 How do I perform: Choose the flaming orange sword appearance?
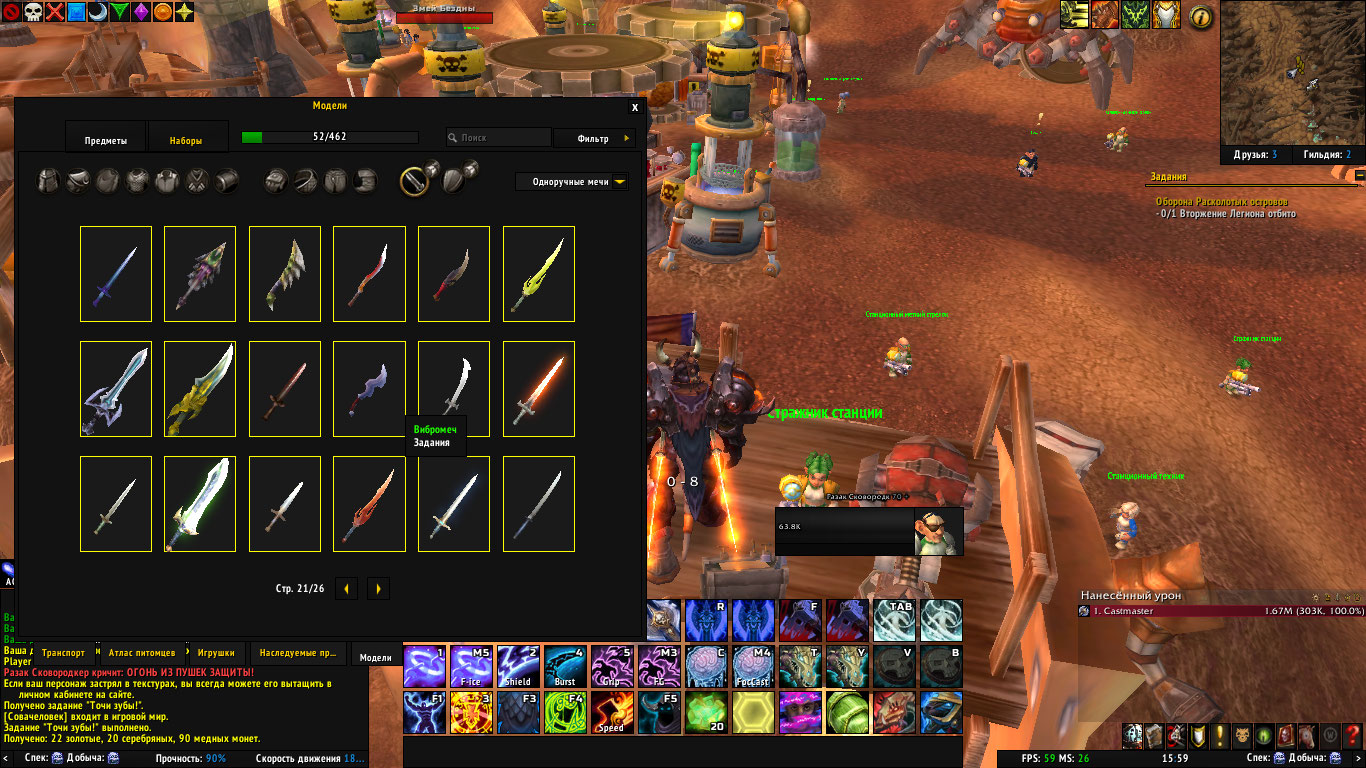[539, 389]
